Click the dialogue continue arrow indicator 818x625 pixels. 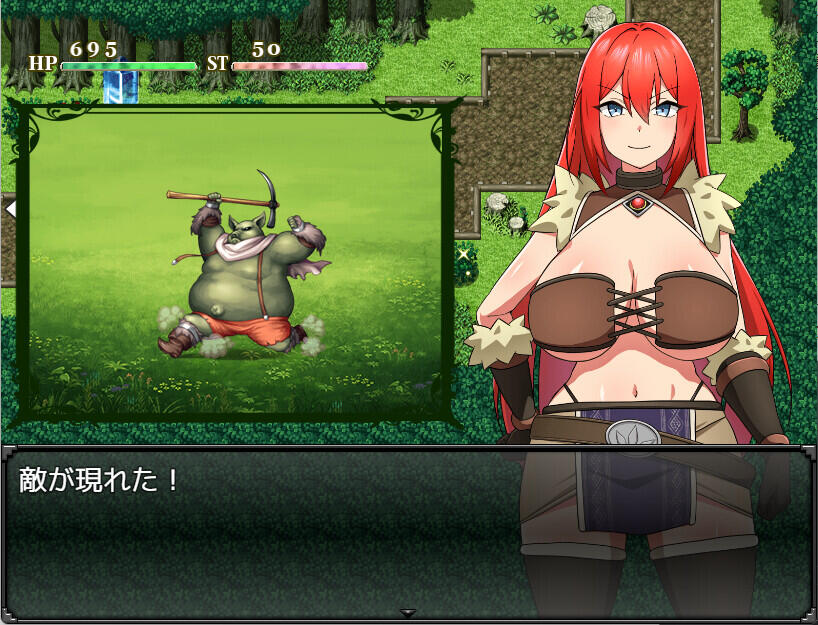[x=407, y=612]
